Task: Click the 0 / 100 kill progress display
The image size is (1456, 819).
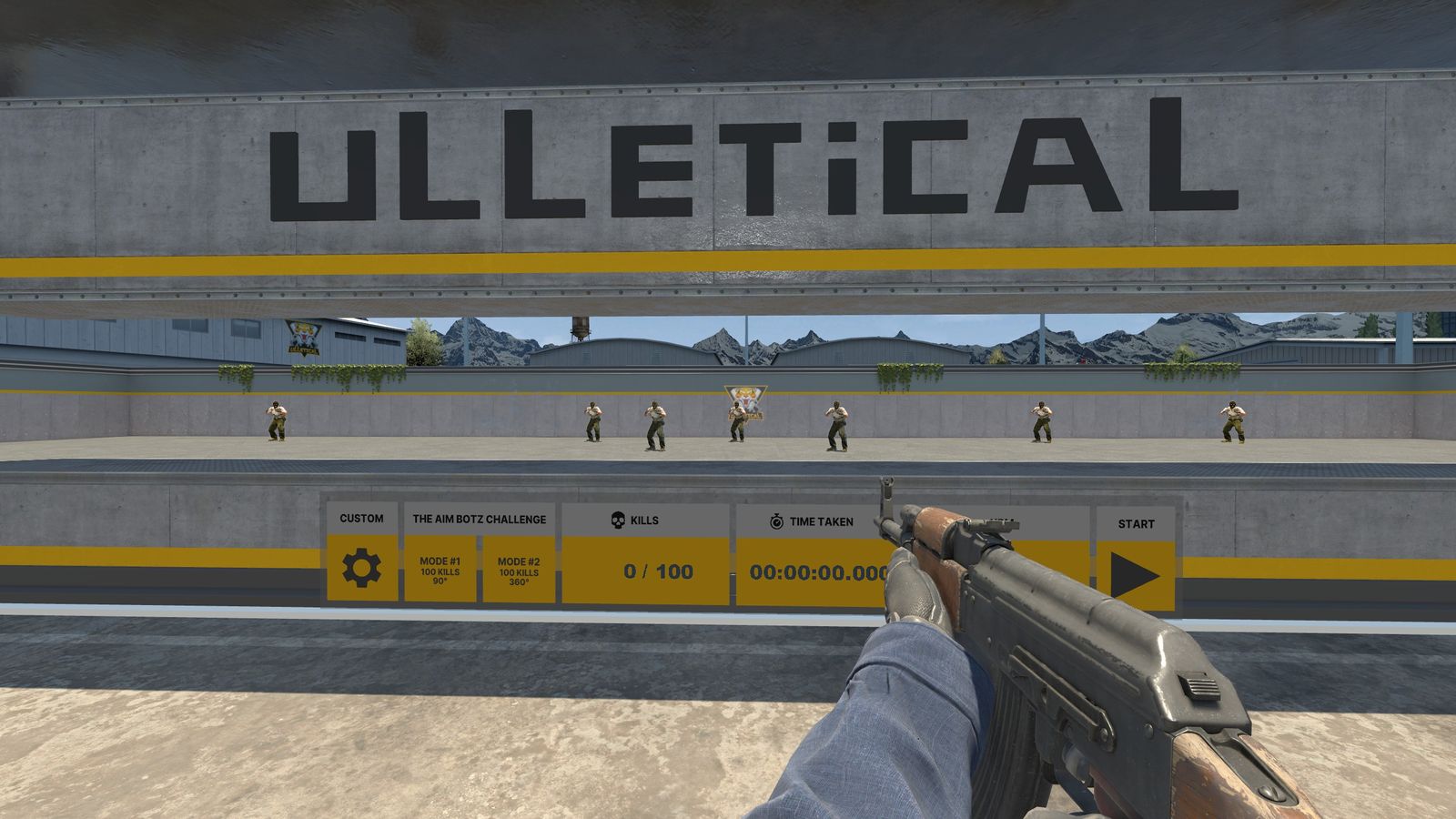Action: [657, 571]
